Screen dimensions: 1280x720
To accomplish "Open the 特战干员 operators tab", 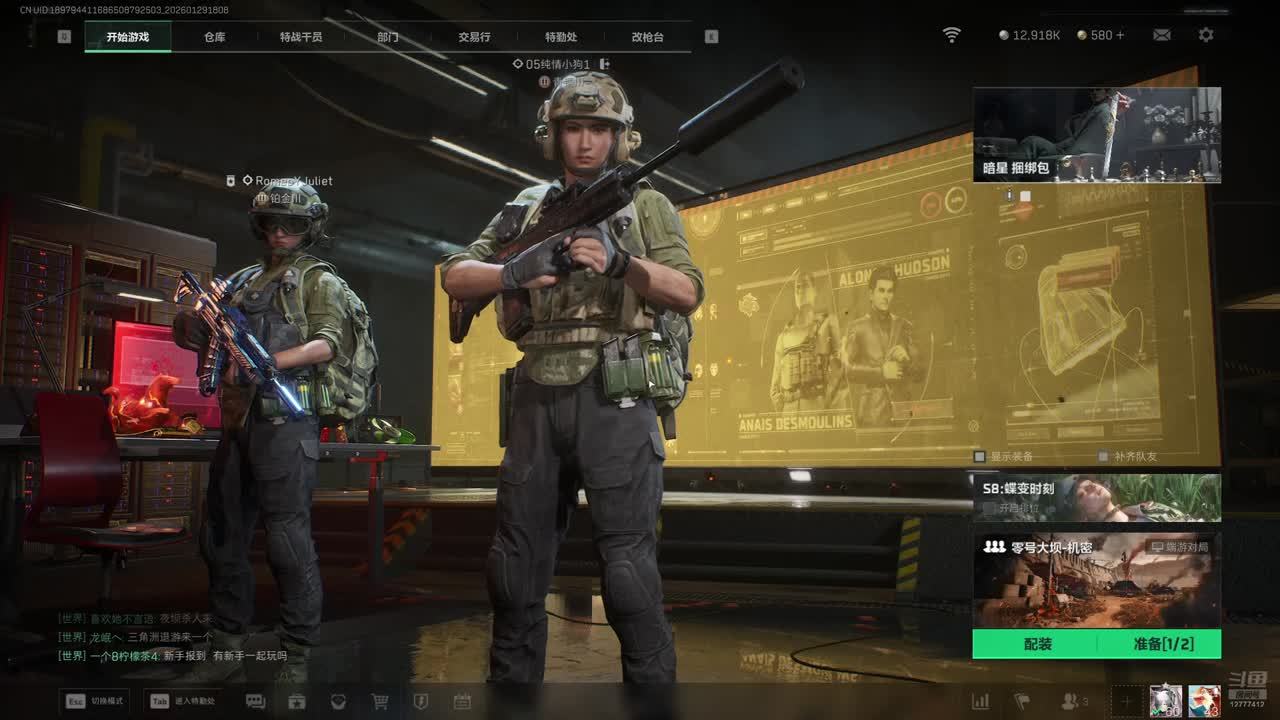I will (x=301, y=37).
